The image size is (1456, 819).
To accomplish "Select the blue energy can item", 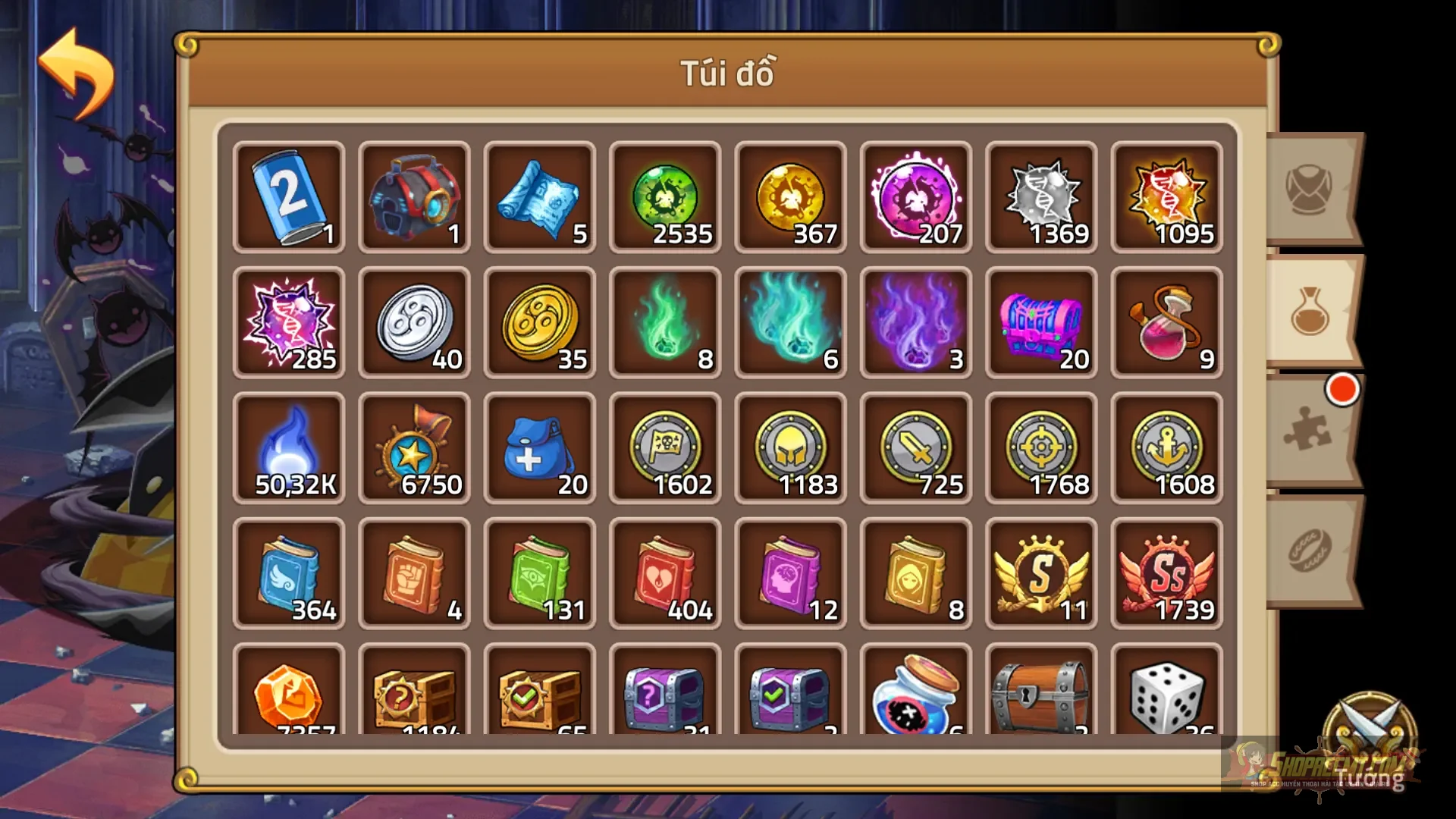I will (289, 199).
